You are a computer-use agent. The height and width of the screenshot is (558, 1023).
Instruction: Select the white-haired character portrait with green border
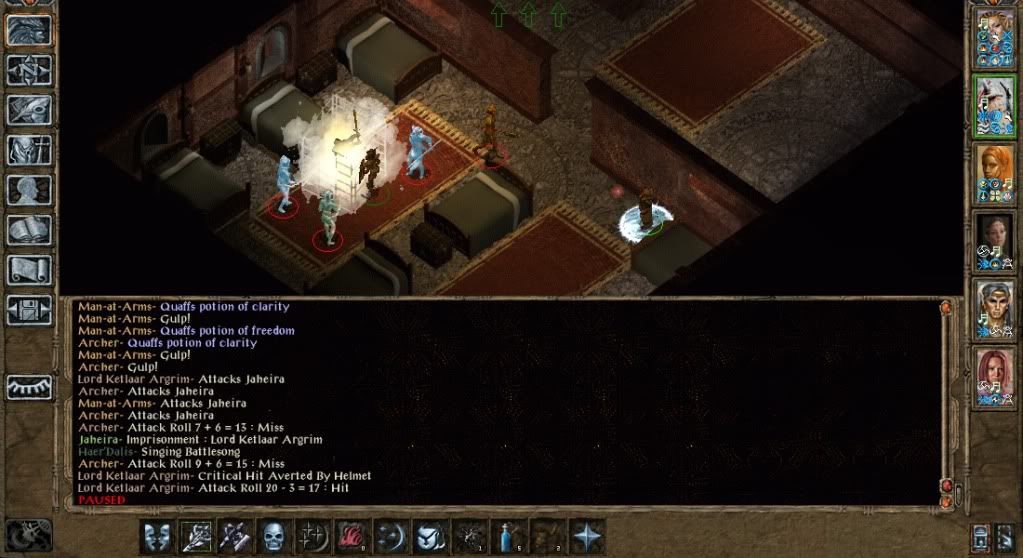point(994,105)
